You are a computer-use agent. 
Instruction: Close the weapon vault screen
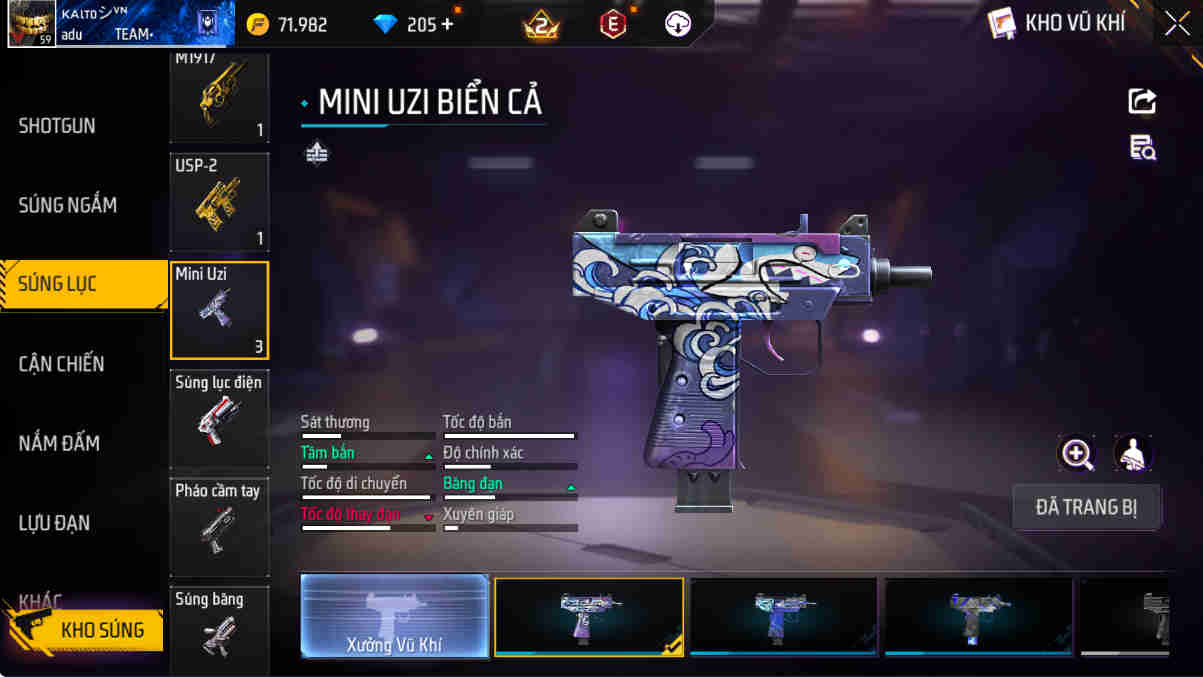coord(1177,23)
